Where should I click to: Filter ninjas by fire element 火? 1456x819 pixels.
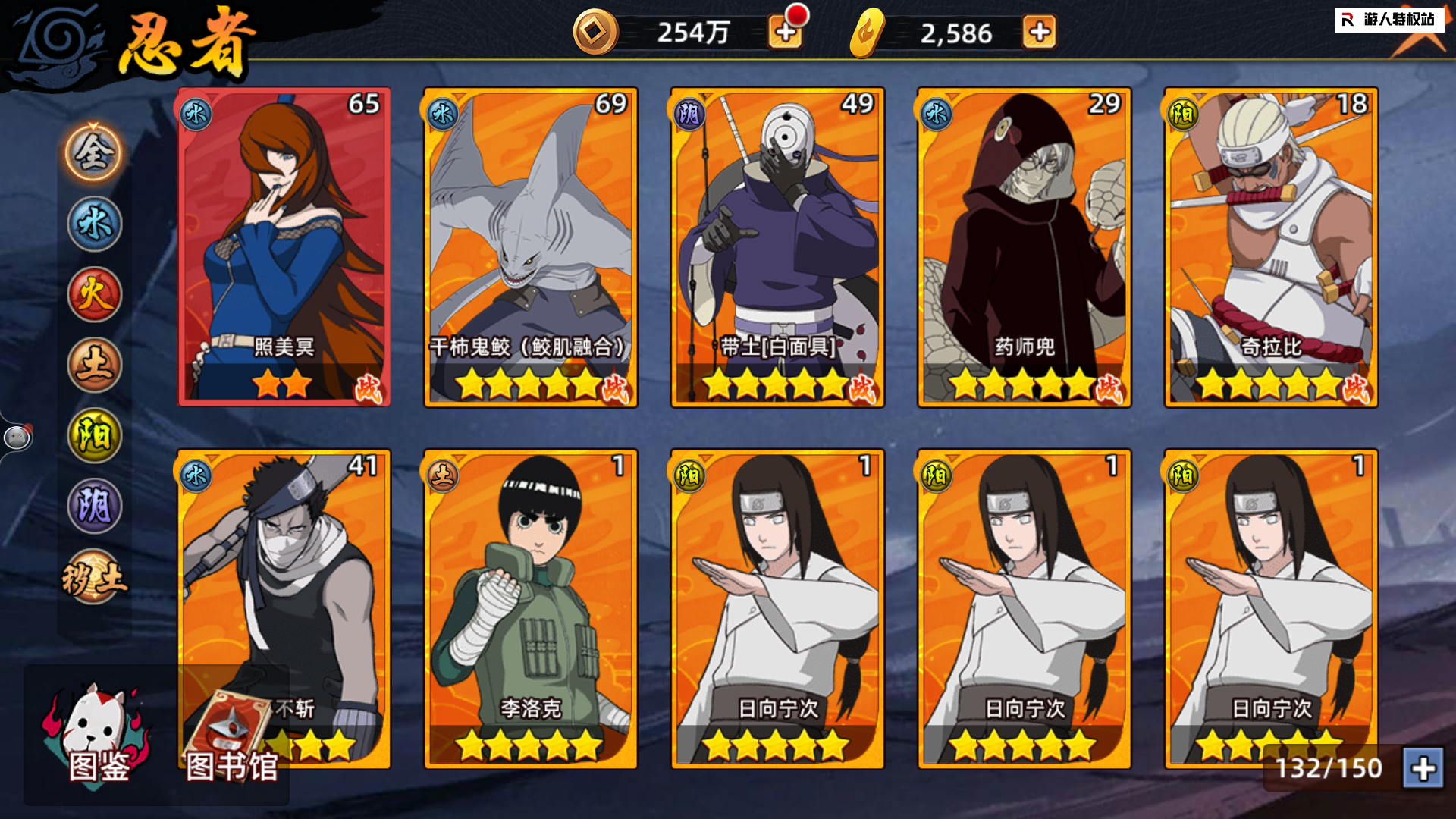pyautogui.click(x=94, y=294)
